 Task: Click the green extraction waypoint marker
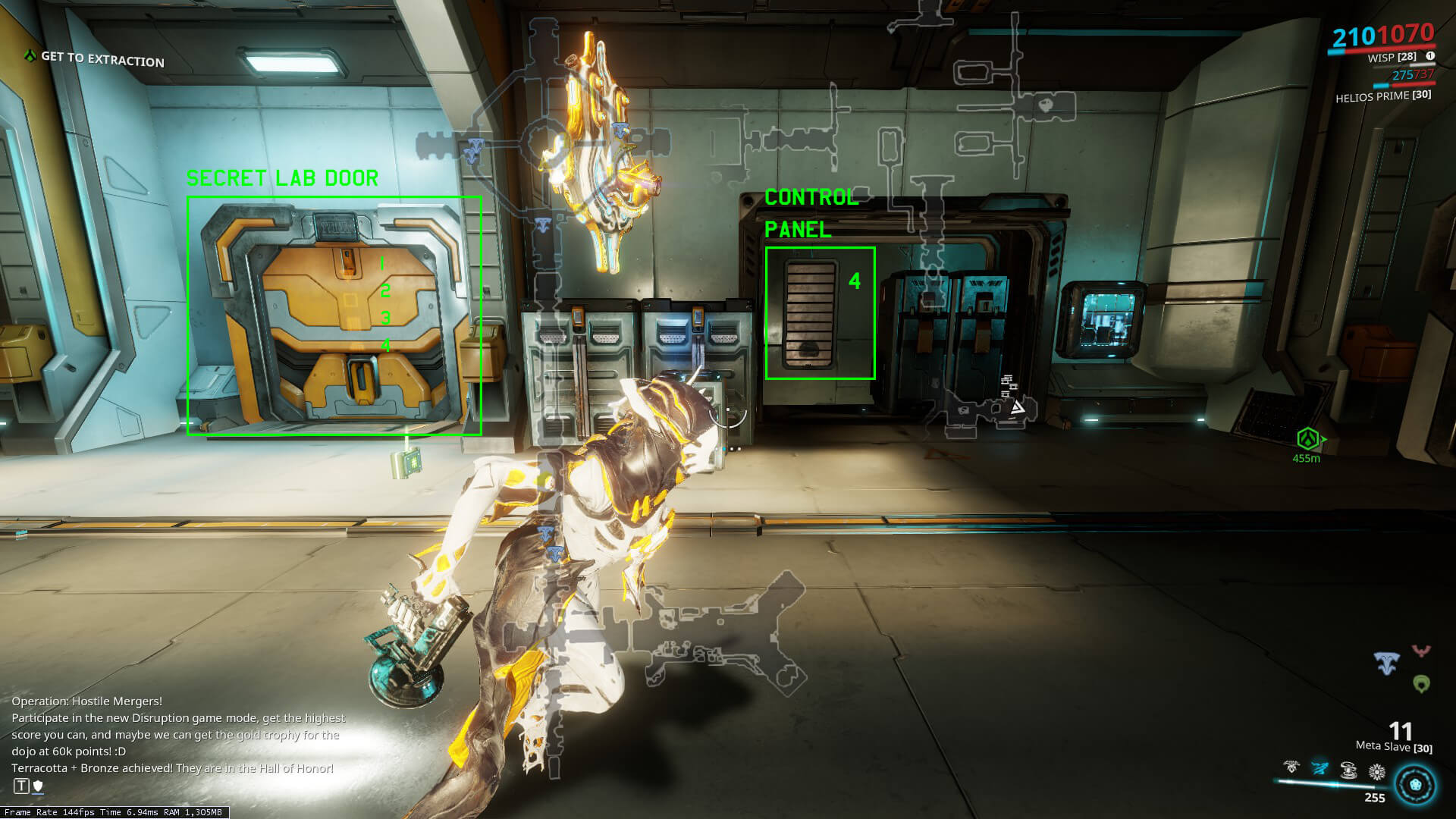click(1307, 439)
